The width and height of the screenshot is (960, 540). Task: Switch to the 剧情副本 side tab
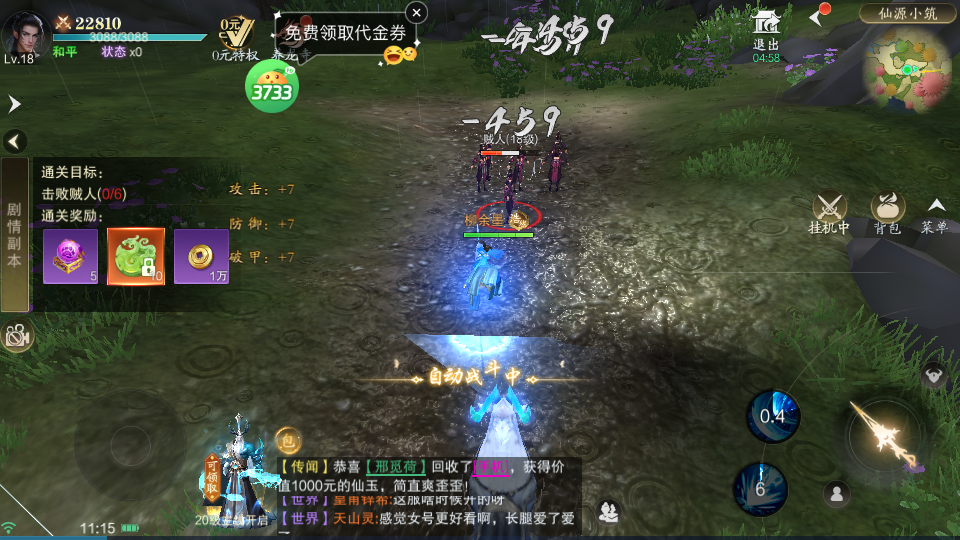(14, 234)
